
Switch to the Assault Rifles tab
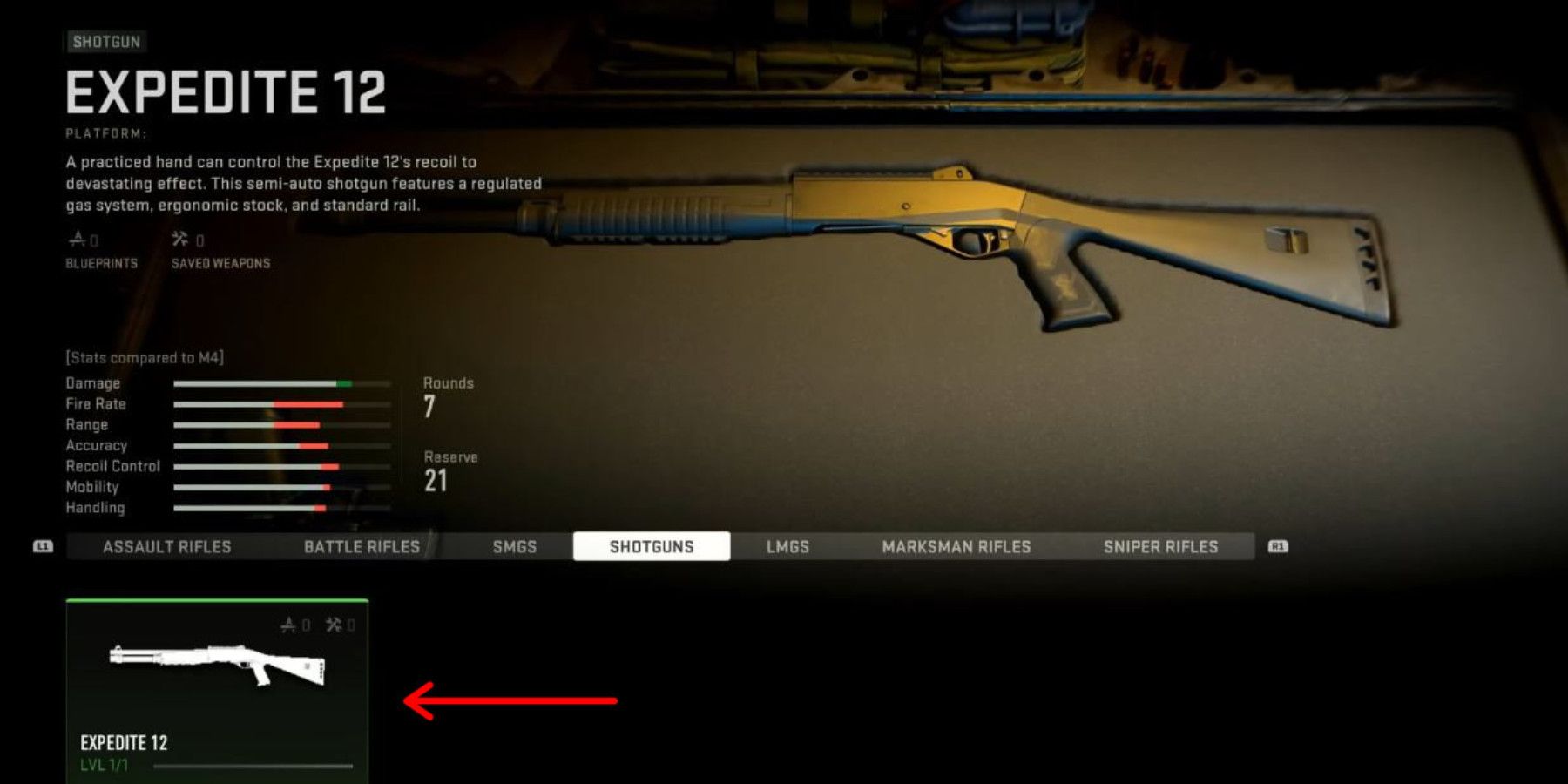click(x=166, y=547)
